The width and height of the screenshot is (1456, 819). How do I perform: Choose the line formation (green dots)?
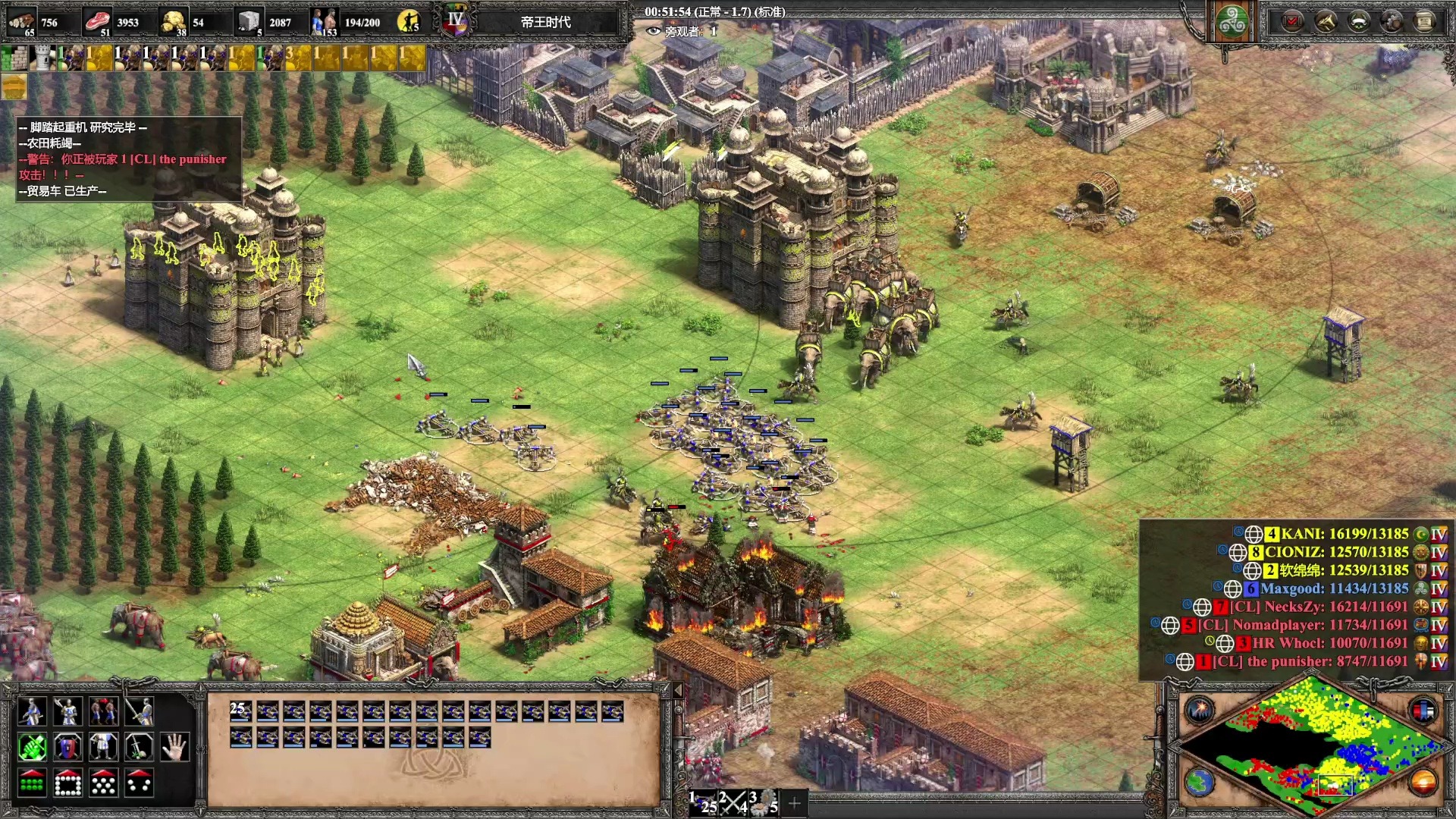click(x=31, y=783)
